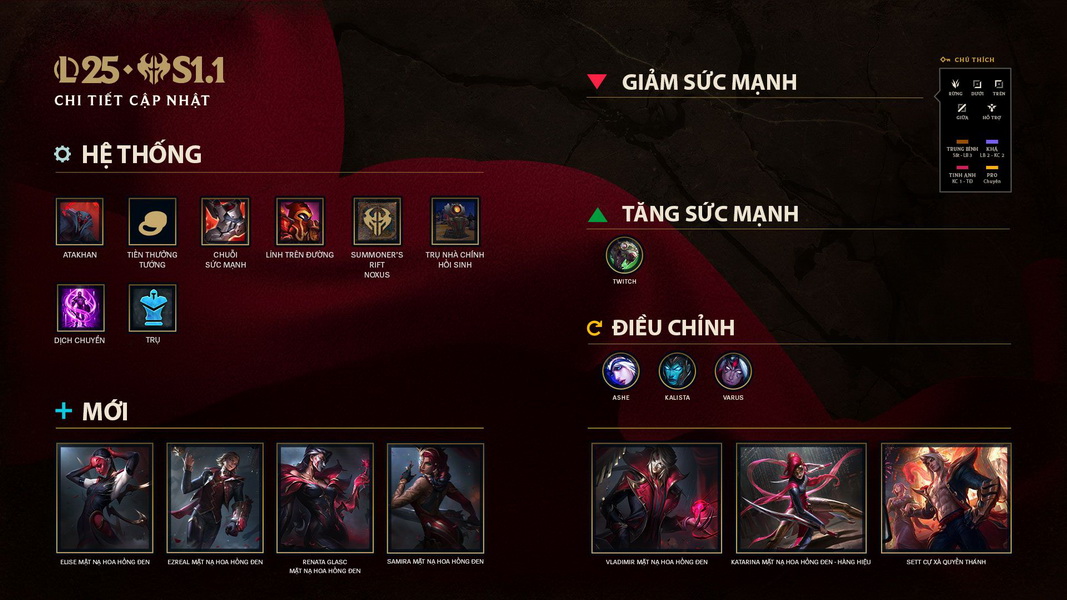View the Vladimir Mặt Nạ Hoa Hồng Đen skin
1067x600 pixels.
pos(657,498)
